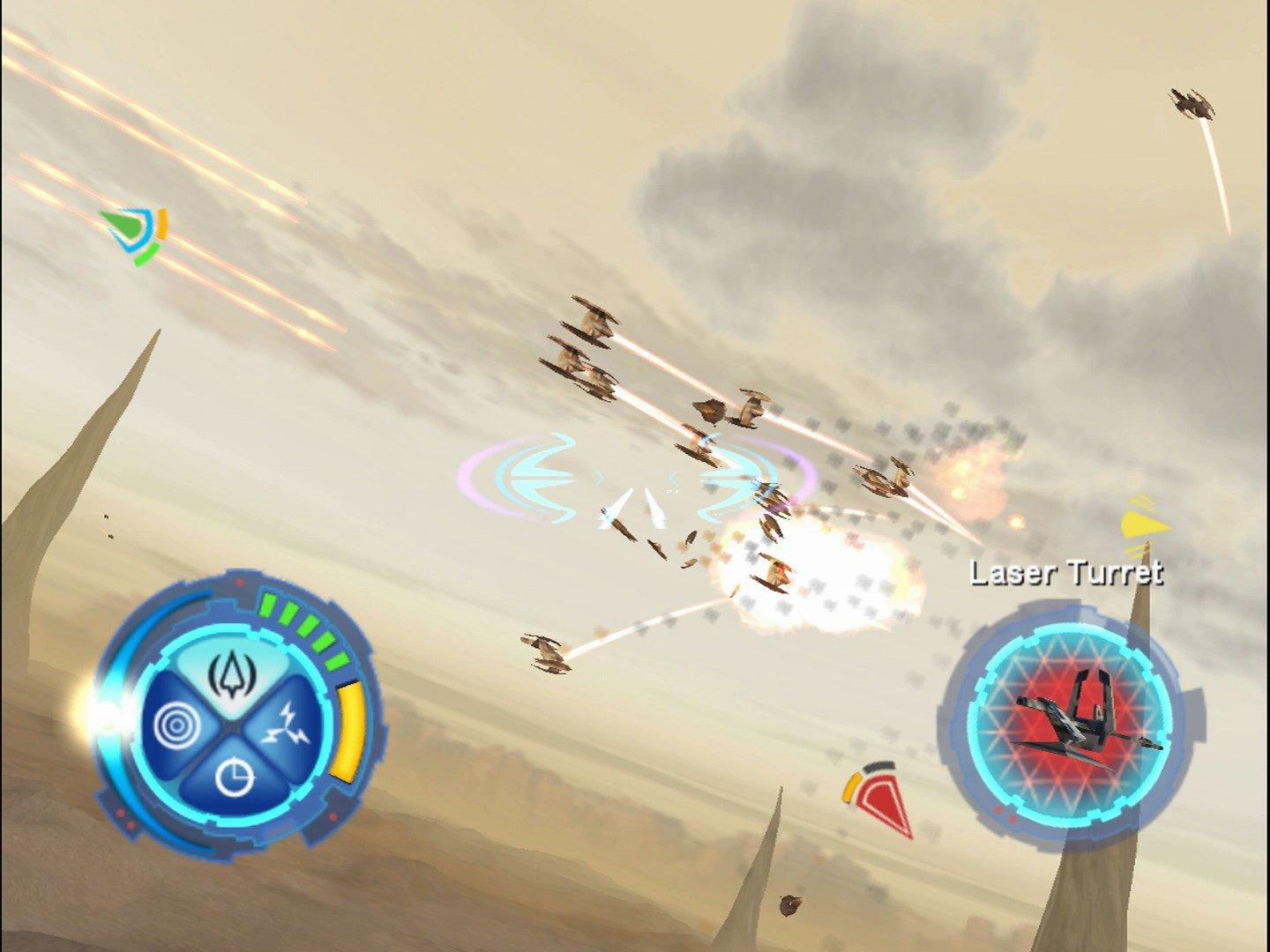The width and height of the screenshot is (1270, 952).
Task: Click the Laser Turret name label
Action: [x=1067, y=574]
